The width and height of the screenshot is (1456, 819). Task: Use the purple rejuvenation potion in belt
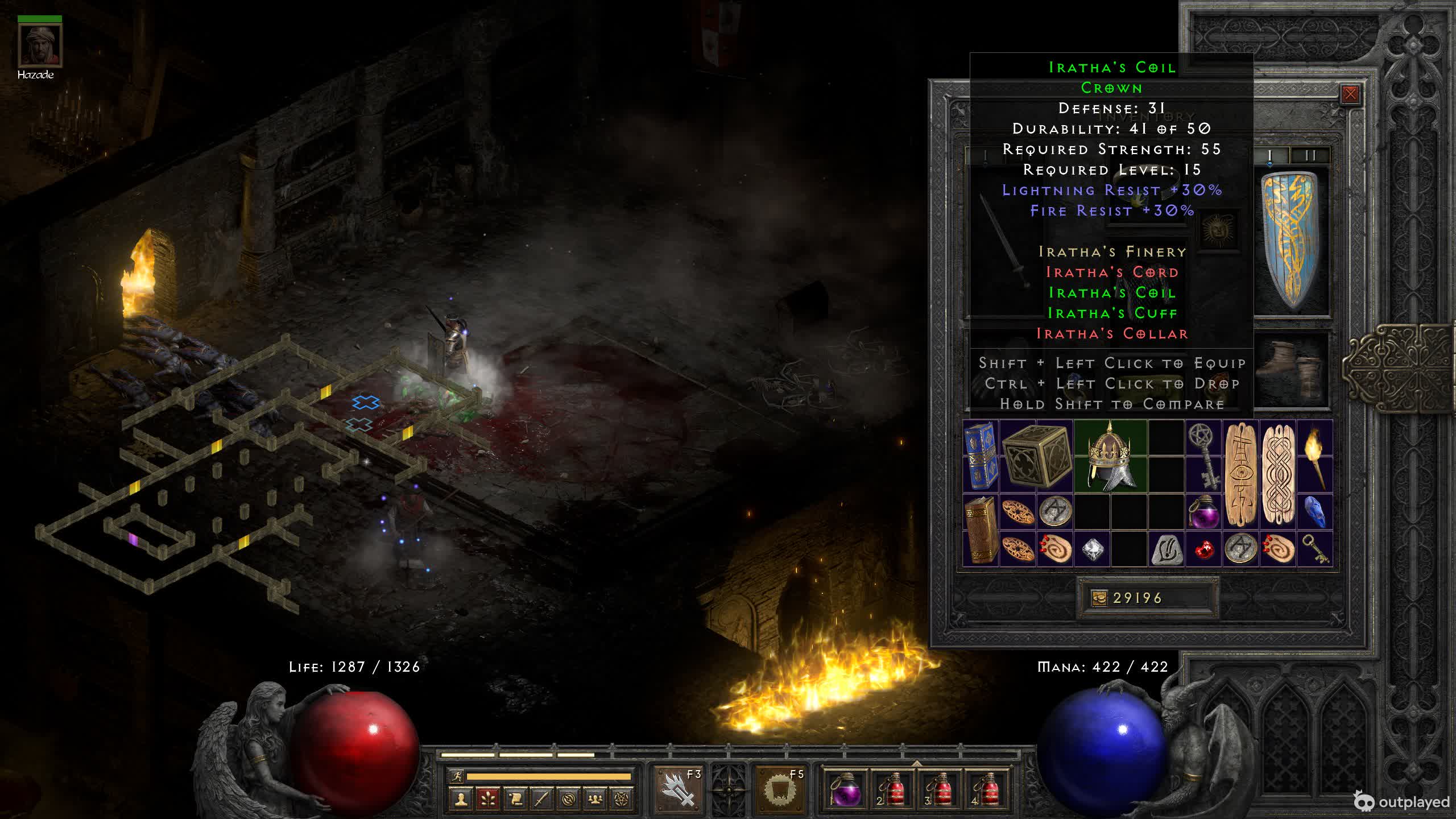pos(845,788)
